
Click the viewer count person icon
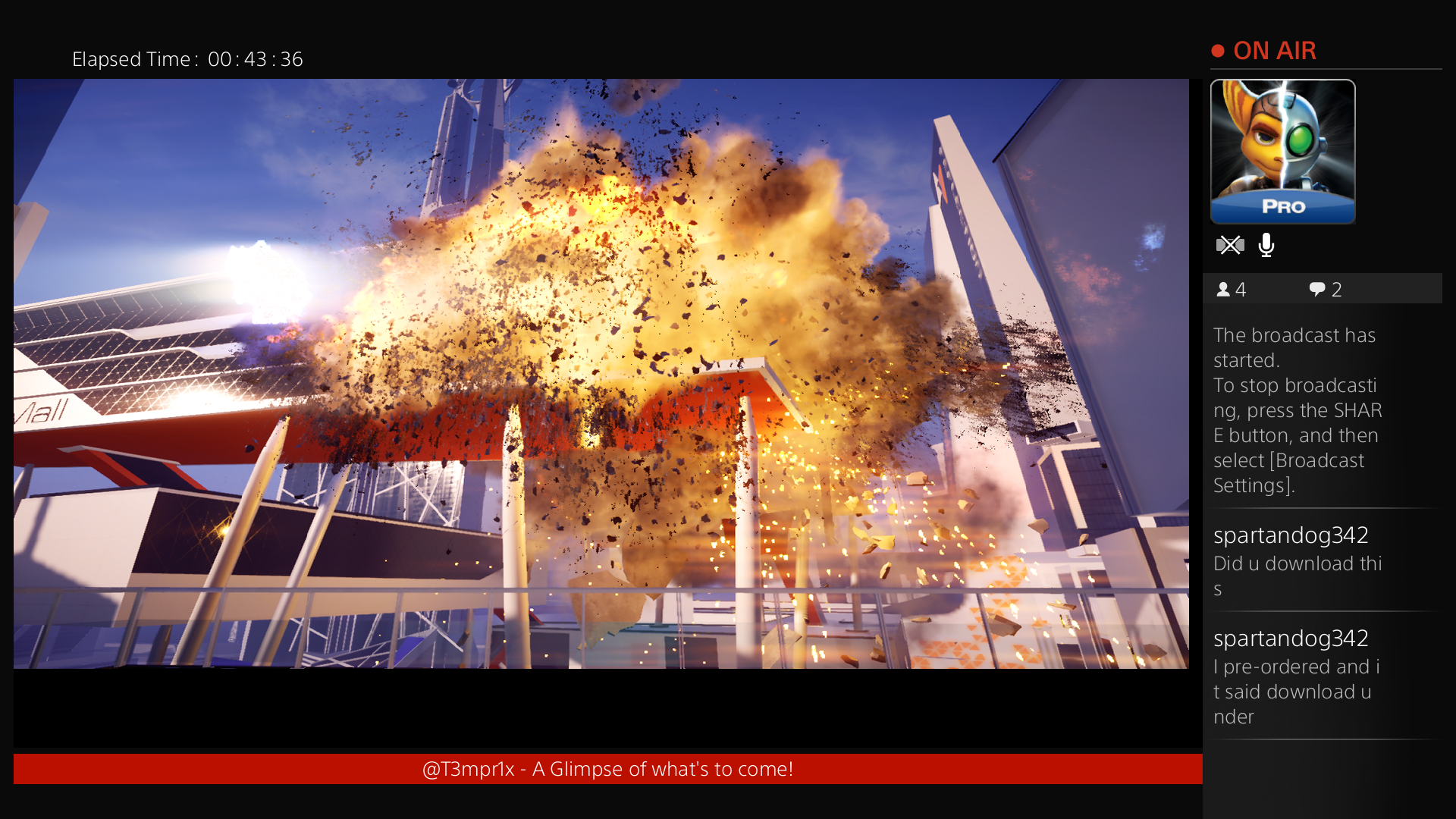tap(1225, 289)
